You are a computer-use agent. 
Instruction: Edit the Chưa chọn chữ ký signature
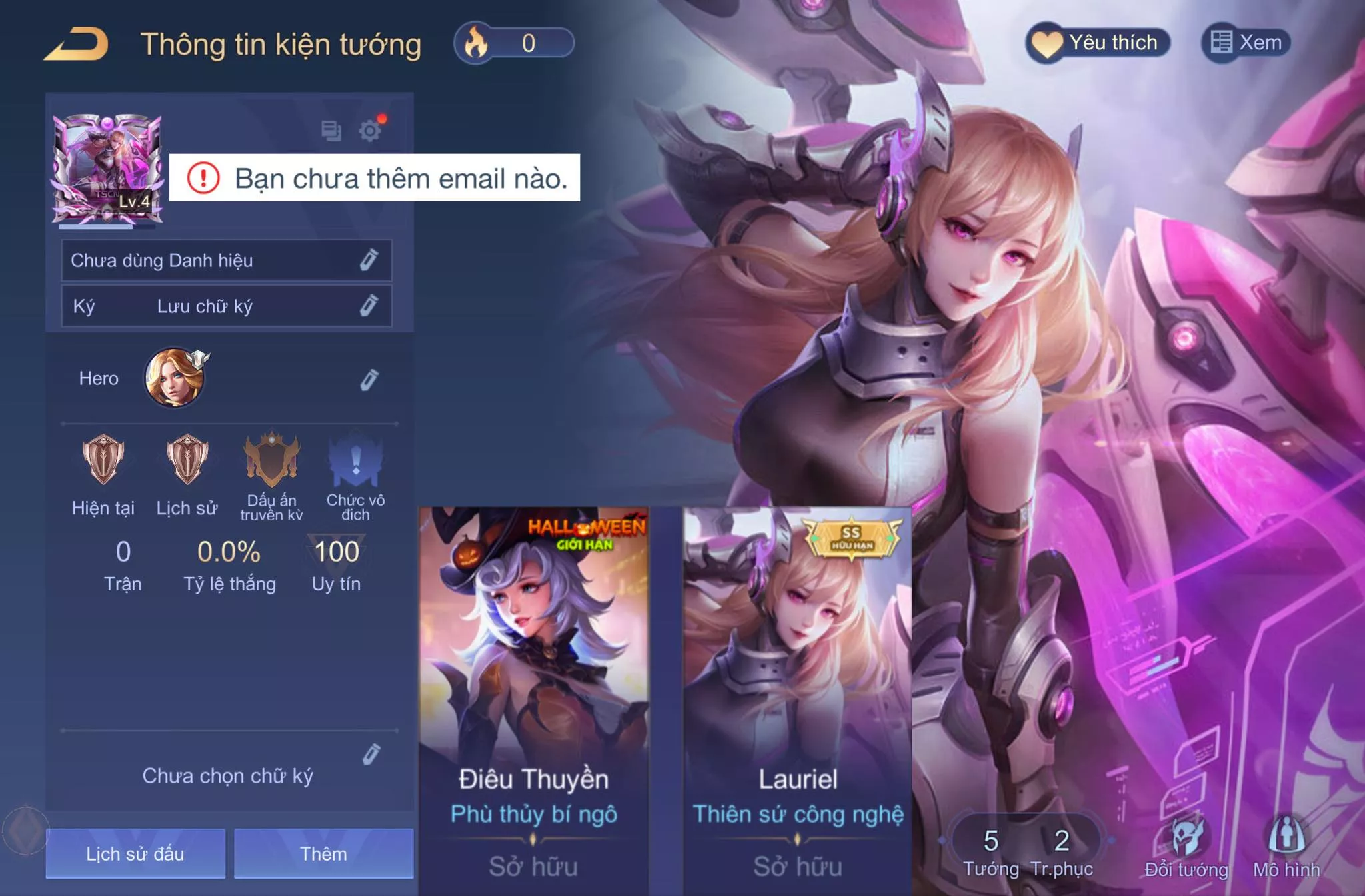click(371, 755)
